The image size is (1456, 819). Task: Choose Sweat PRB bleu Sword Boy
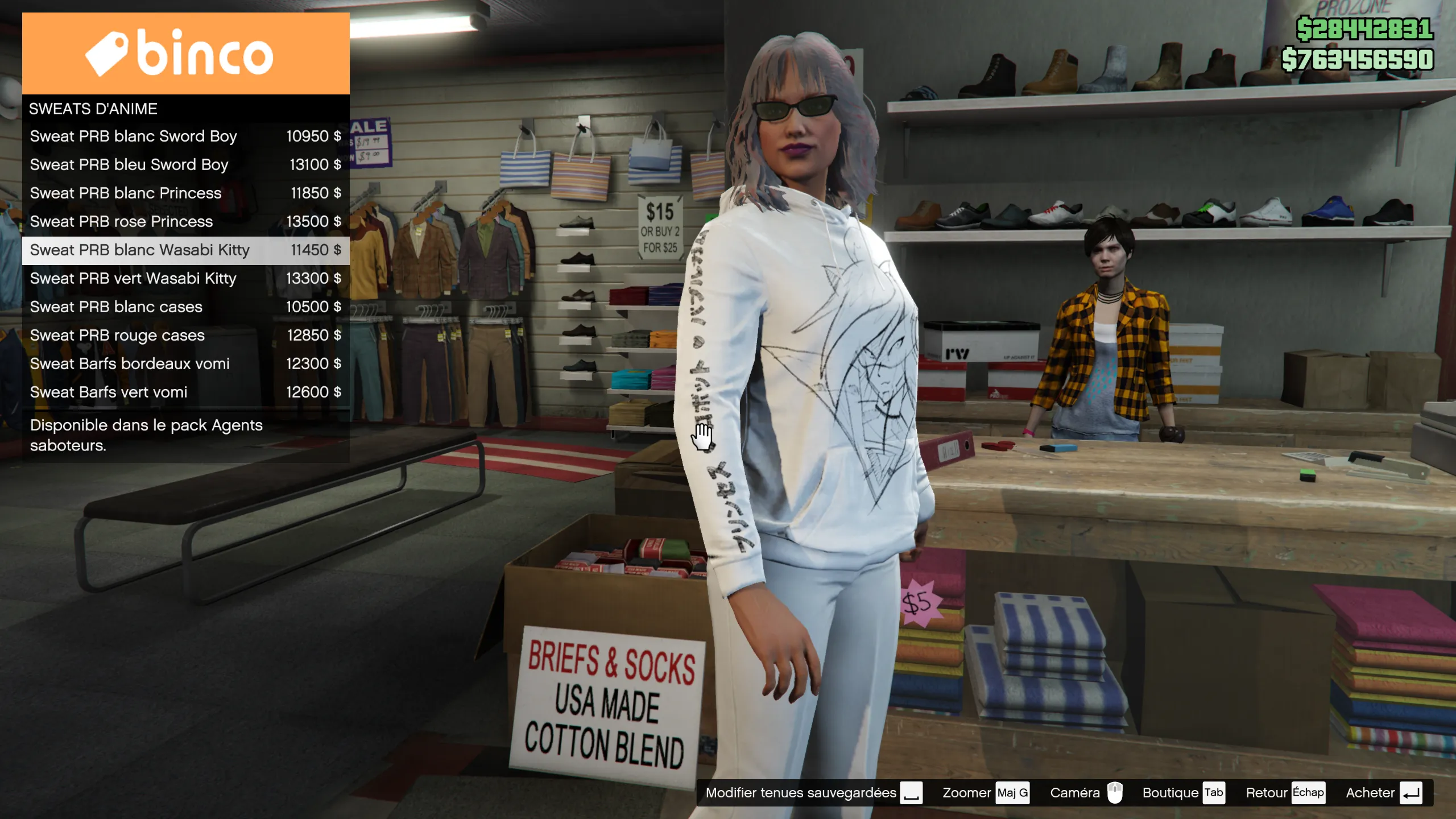pos(185,165)
